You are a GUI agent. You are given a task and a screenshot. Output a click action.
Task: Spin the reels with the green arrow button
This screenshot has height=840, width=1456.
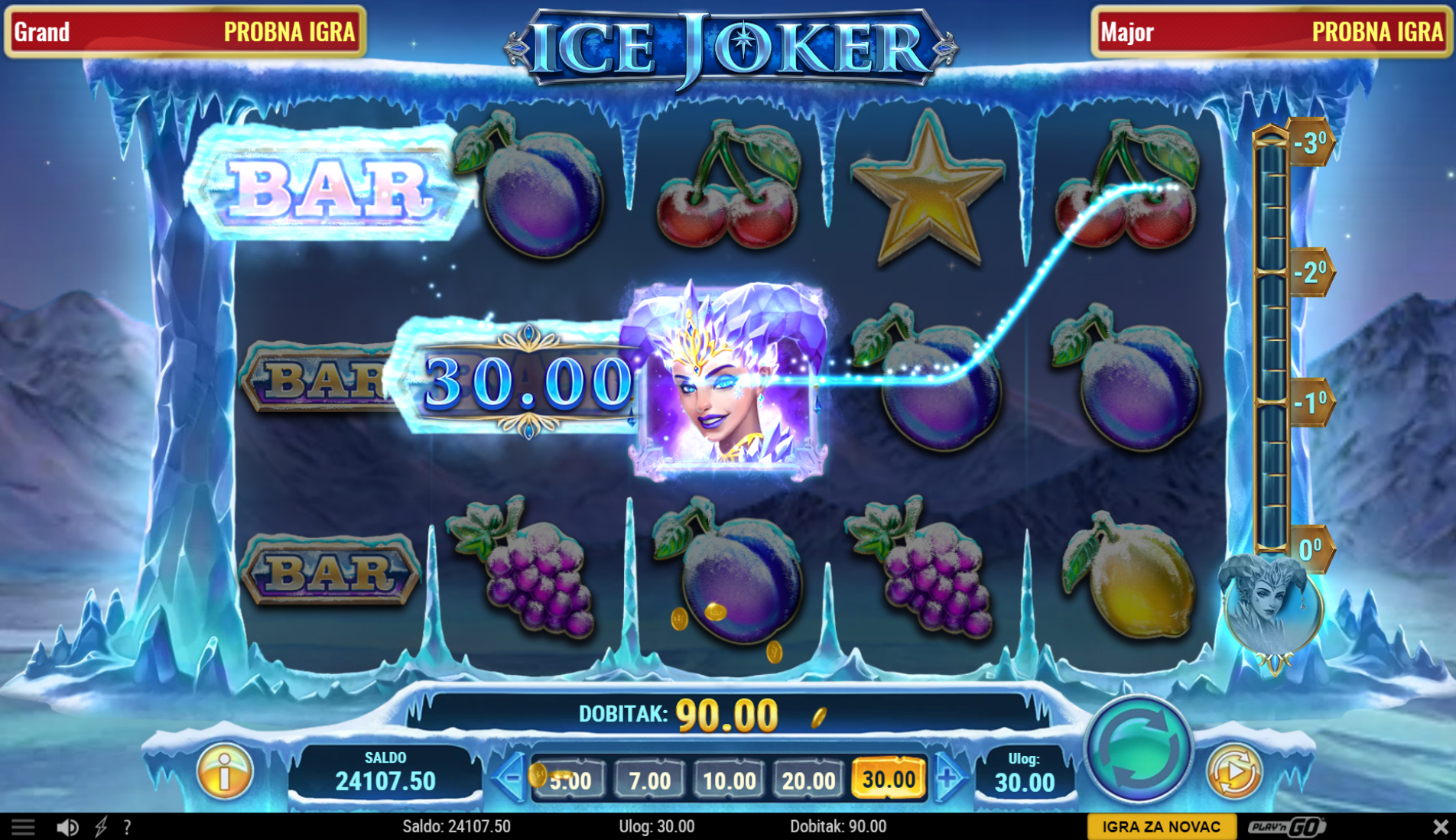(1138, 748)
